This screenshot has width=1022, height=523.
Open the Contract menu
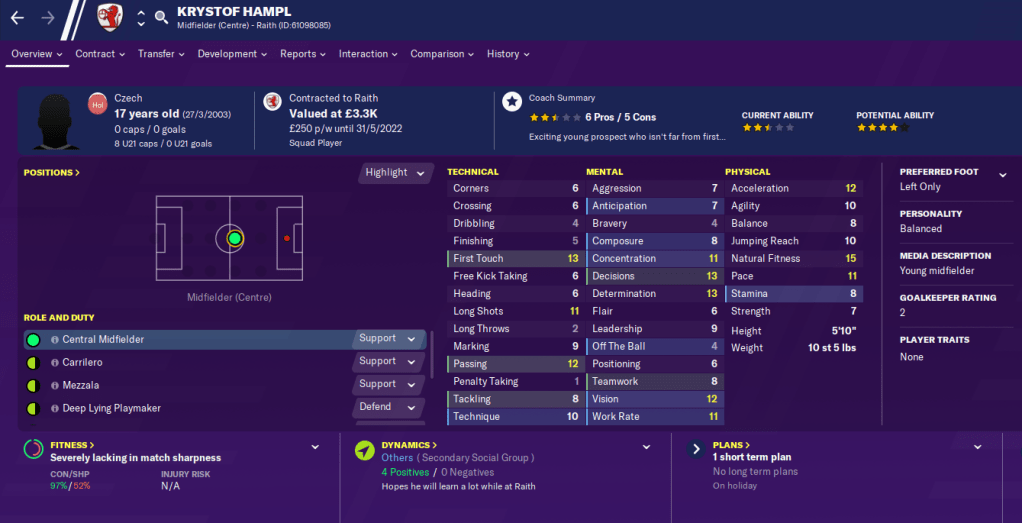100,54
